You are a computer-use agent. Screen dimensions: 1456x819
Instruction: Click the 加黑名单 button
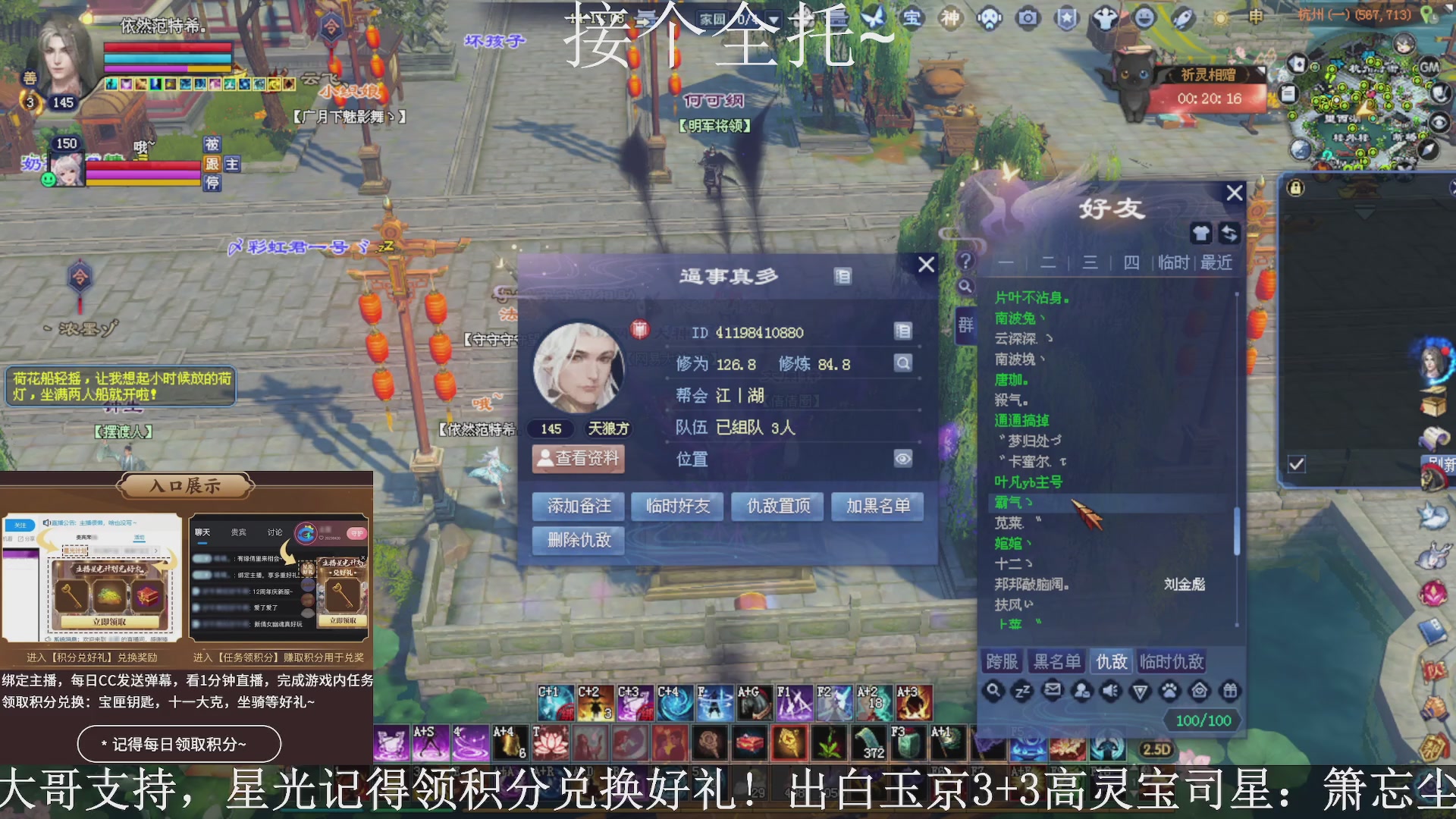tap(877, 506)
